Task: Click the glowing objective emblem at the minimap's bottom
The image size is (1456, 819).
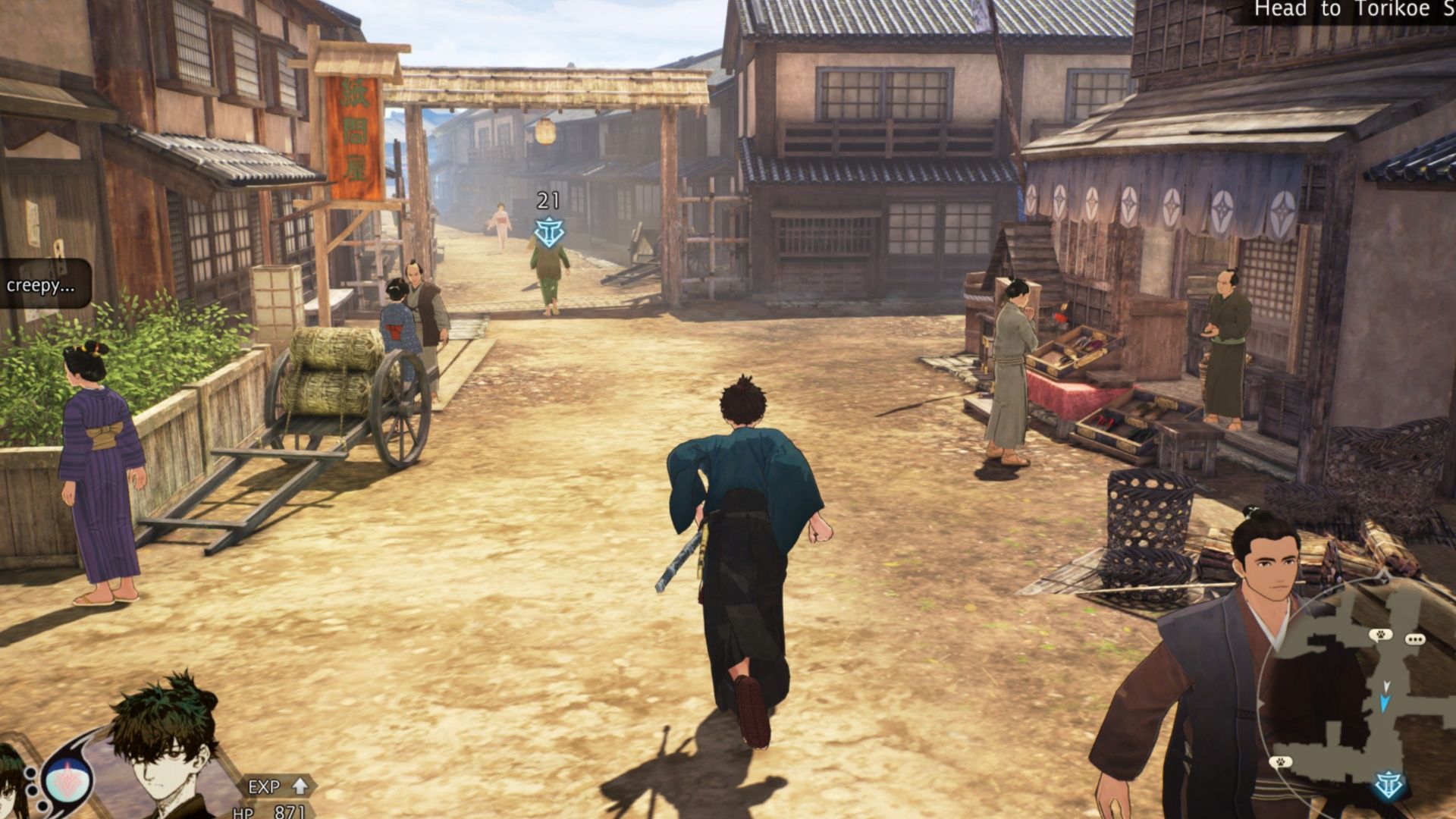Action: click(1389, 783)
